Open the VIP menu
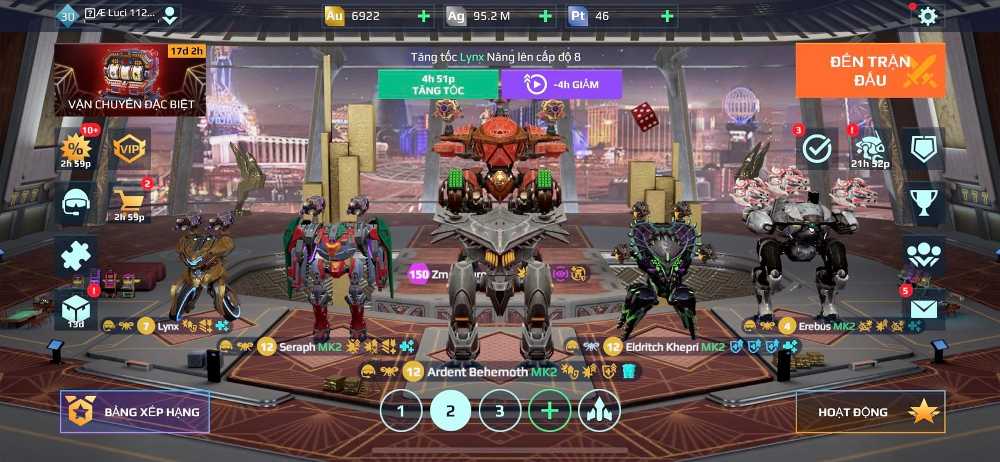This screenshot has width=1000, height=462. 130,148
